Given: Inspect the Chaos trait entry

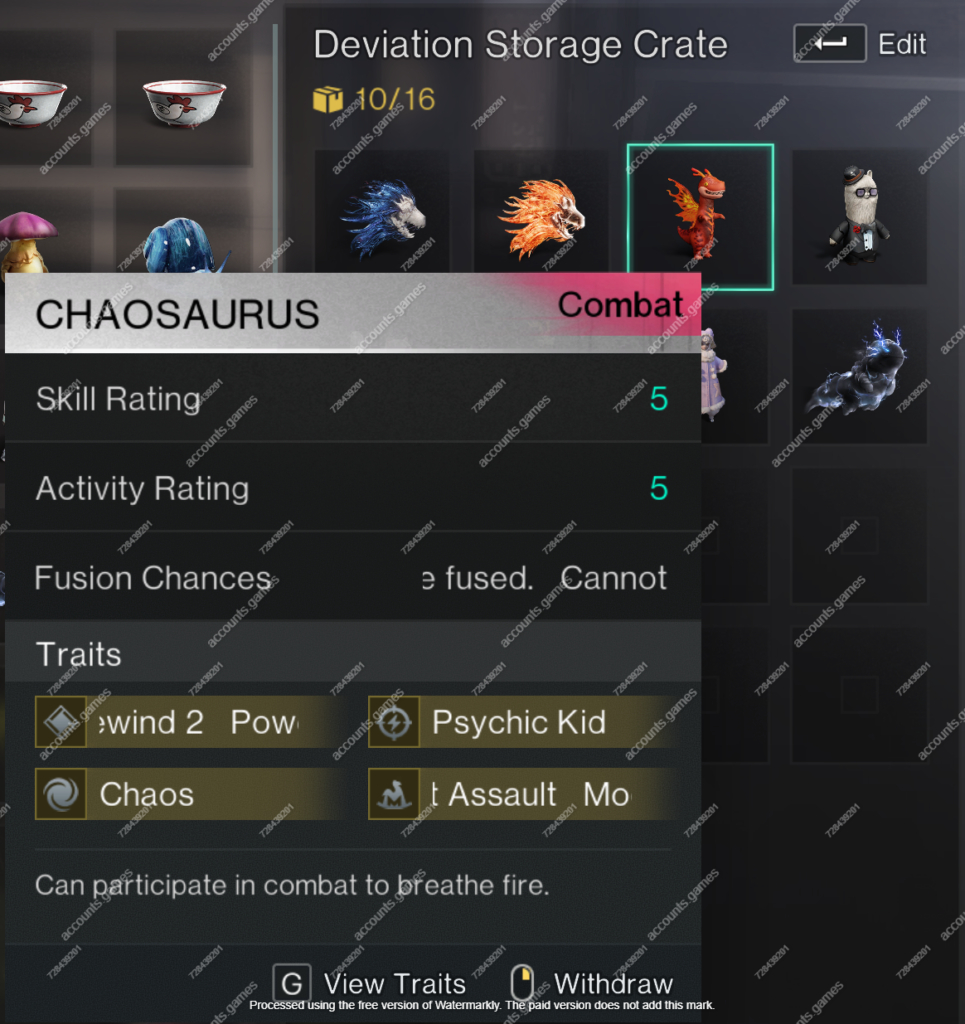Looking at the screenshot, I should point(146,794).
